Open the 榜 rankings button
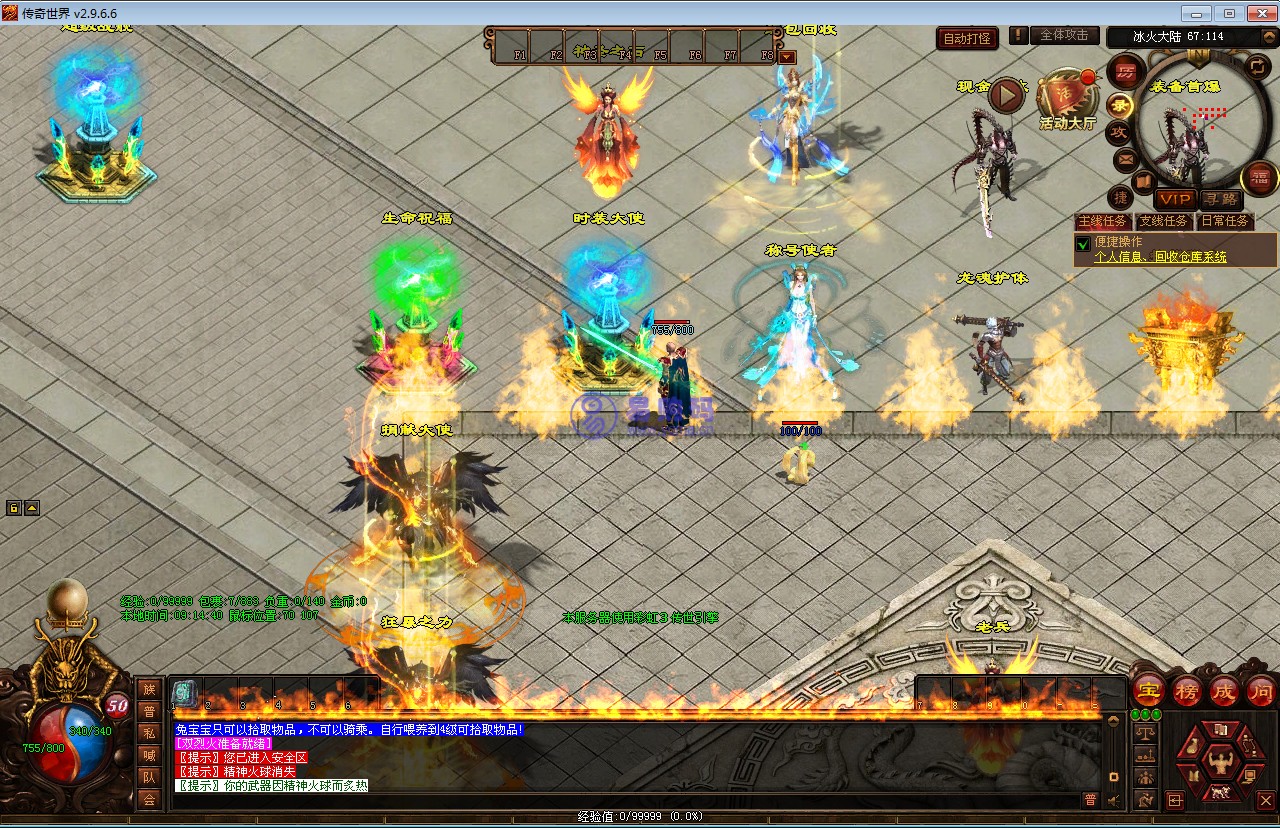The height and width of the screenshot is (828, 1280). coord(1187,690)
